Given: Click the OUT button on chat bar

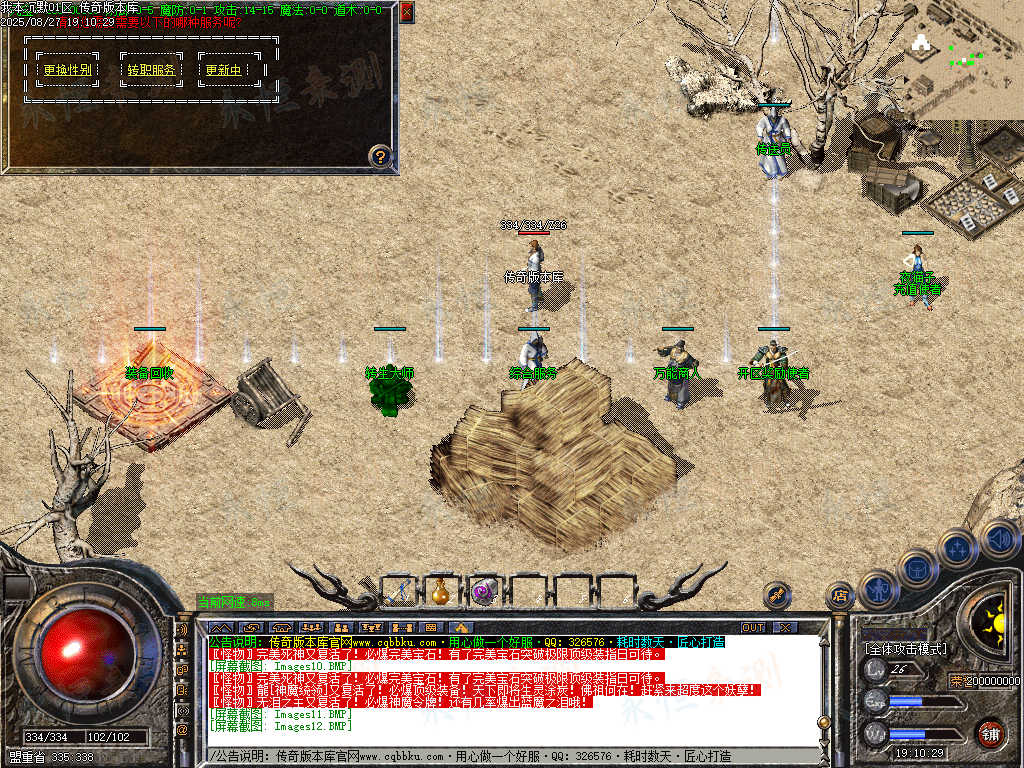Looking at the screenshot, I should pos(752,627).
